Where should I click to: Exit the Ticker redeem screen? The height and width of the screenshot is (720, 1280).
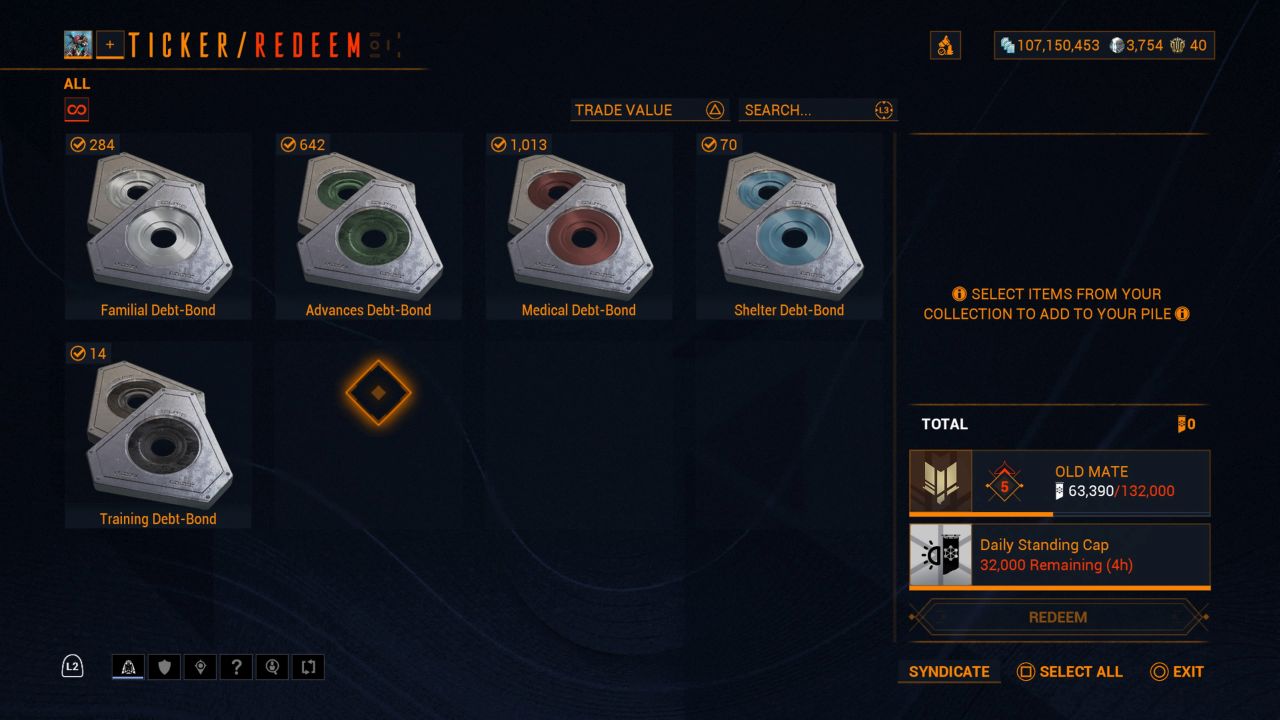pyautogui.click(x=1177, y=672)
